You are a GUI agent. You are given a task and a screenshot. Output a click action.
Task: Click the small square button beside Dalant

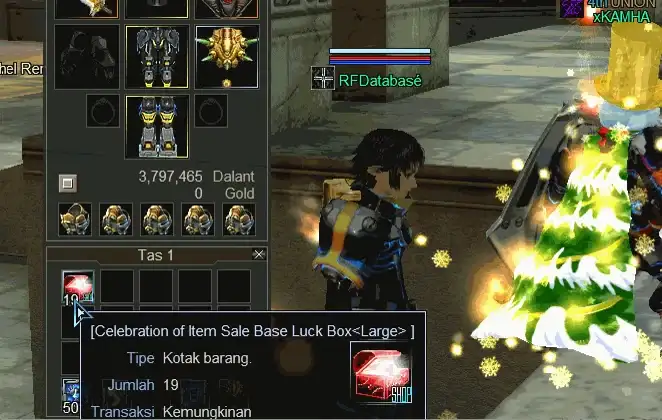click(67, 183)
